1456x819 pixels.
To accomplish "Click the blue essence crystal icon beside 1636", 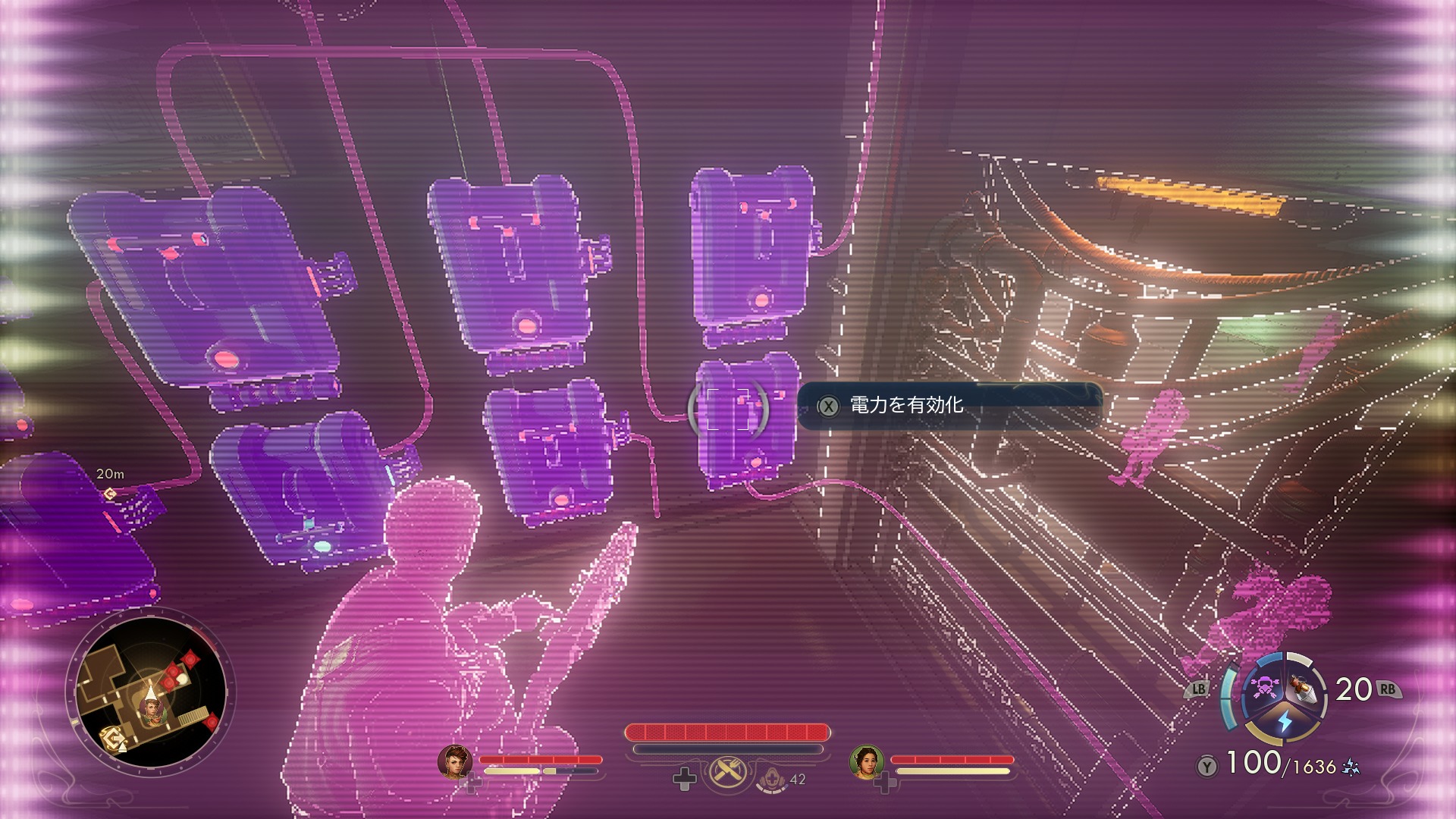I will point(1351,767).
